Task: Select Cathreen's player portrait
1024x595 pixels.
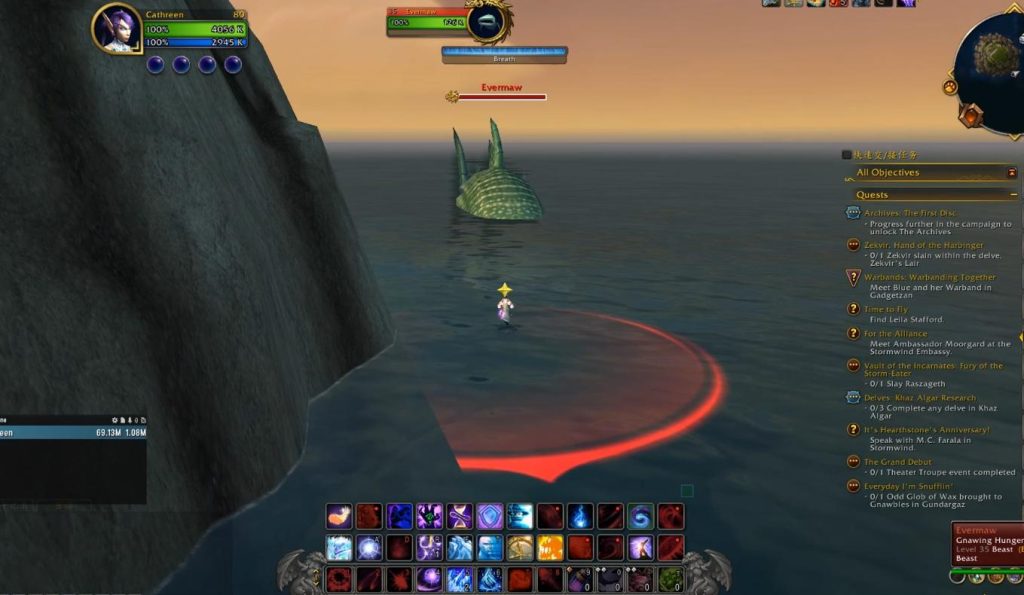Action: (117, 28)
